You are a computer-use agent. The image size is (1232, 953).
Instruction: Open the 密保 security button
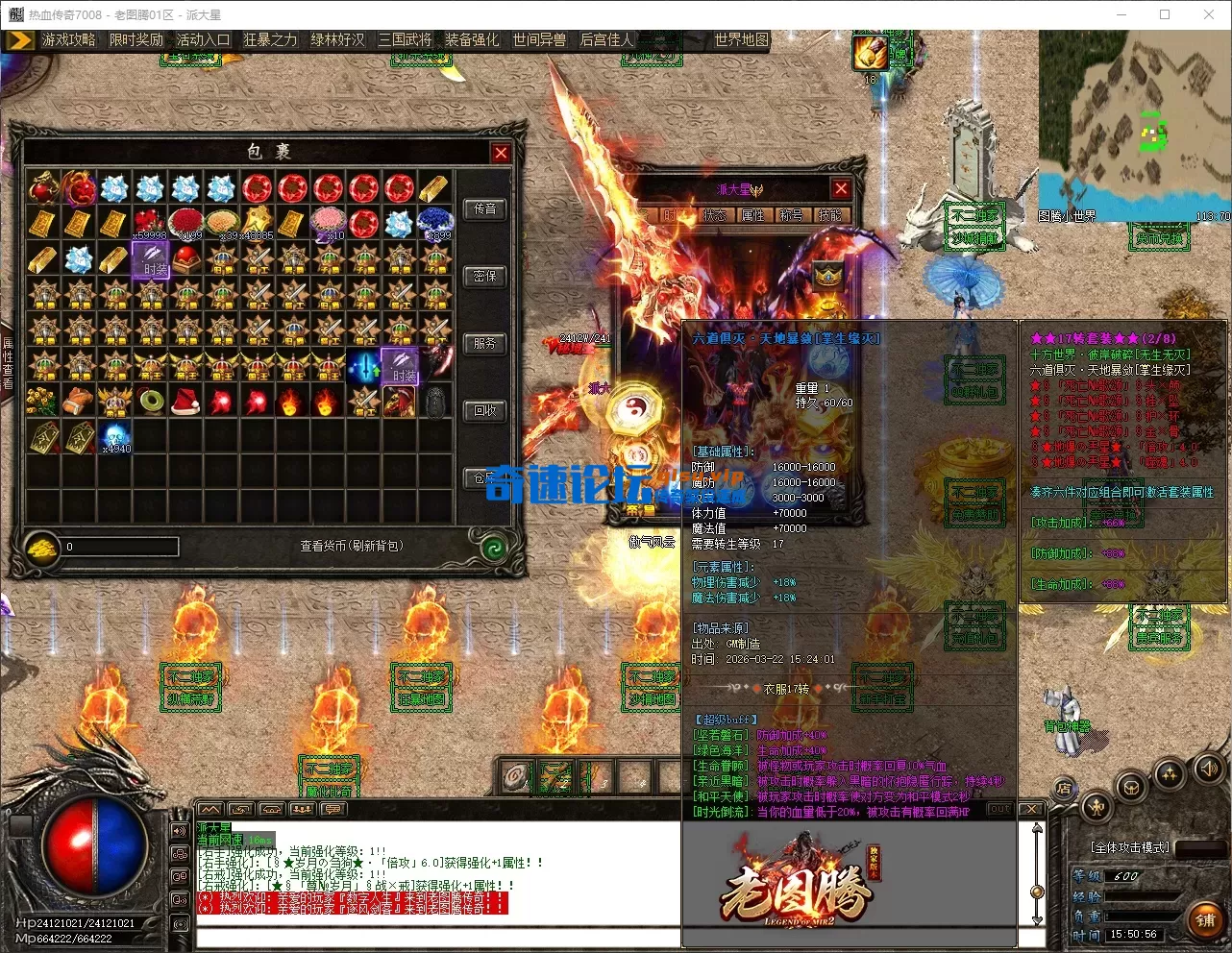pos(485,277)
